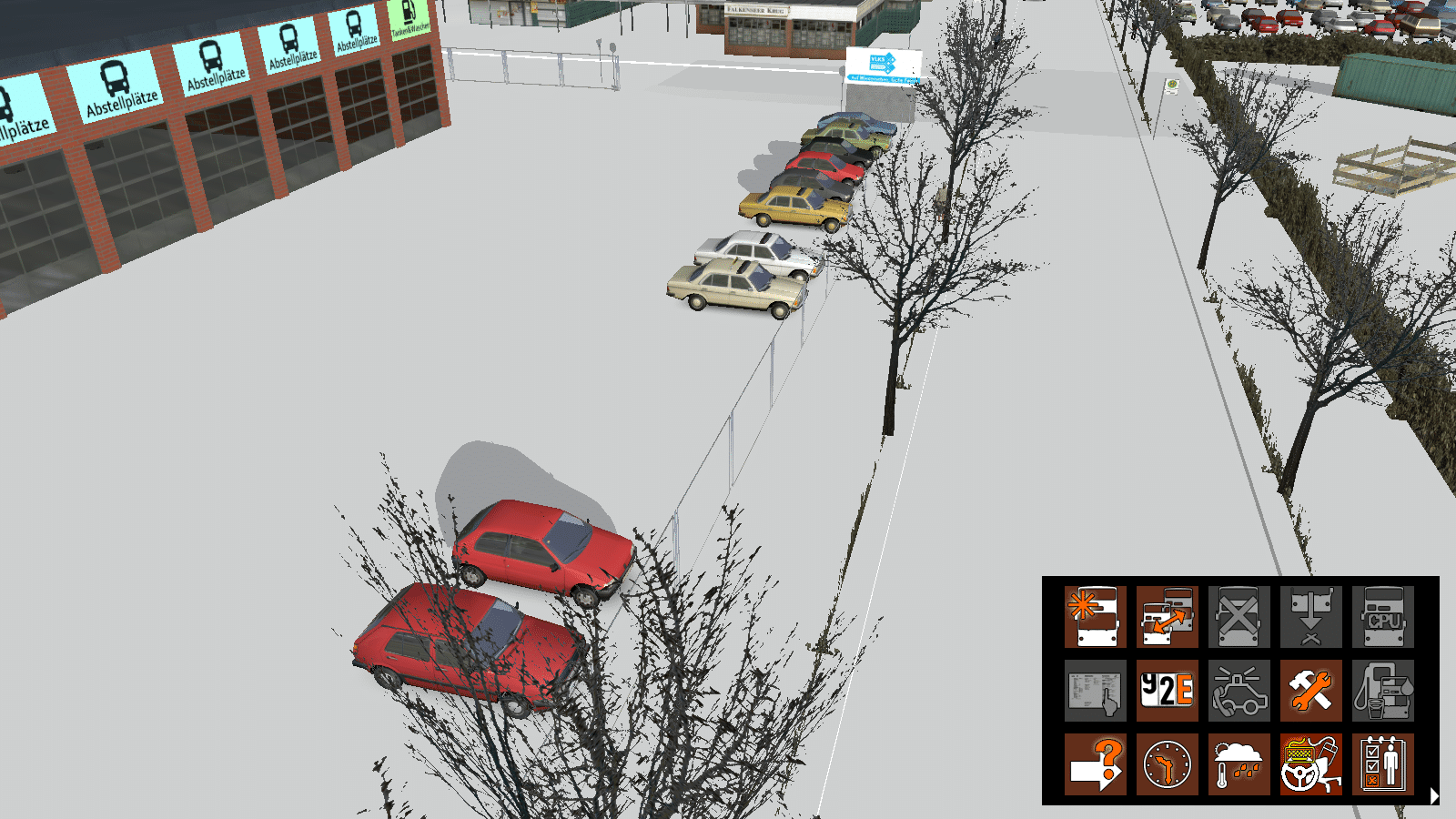
Task: Open the steering wheel and keyboard controls icon
Action: pyautogui.click(x=1310, y=764)
